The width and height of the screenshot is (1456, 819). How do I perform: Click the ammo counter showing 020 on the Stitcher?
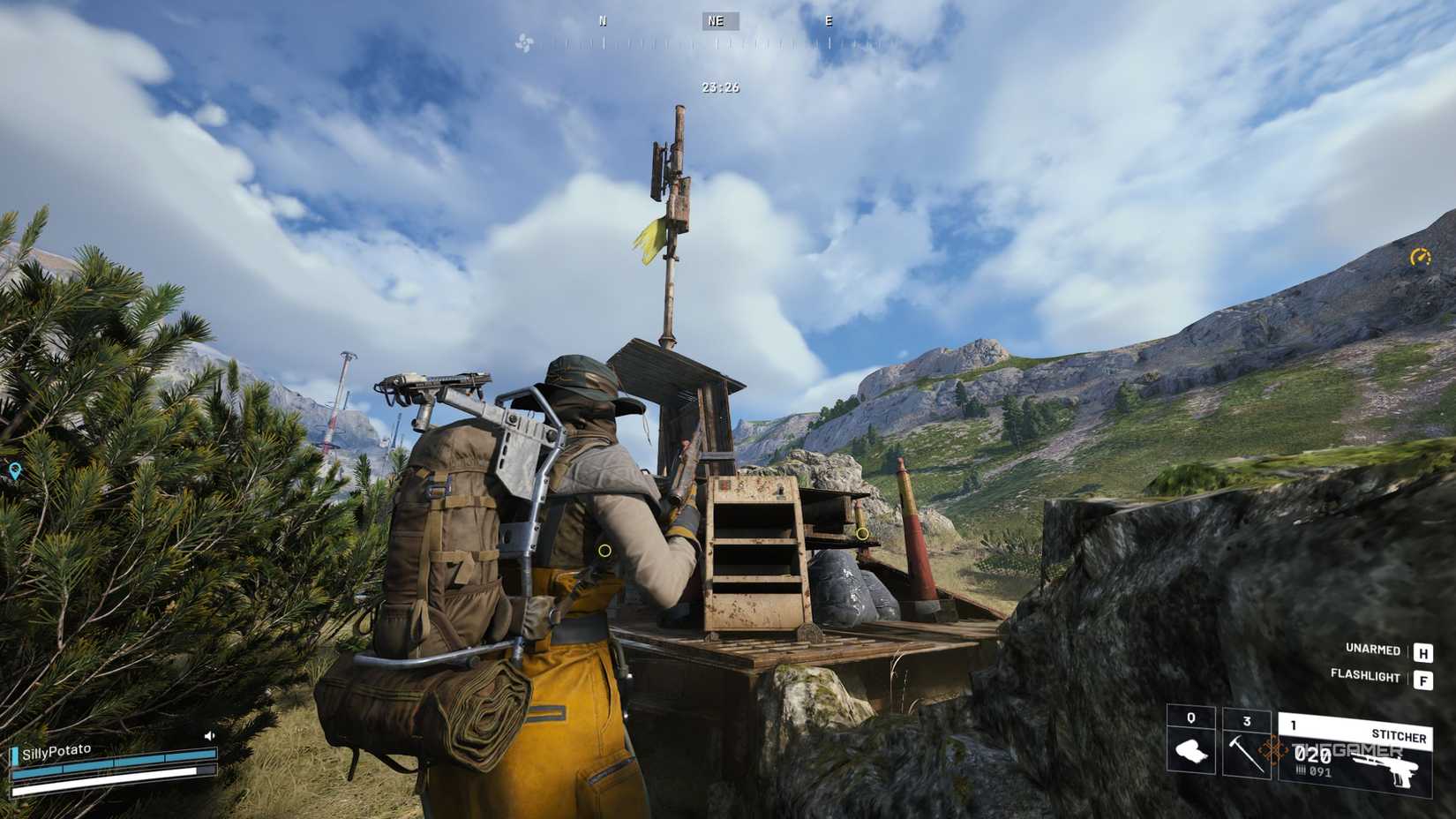coord(1312,755)
